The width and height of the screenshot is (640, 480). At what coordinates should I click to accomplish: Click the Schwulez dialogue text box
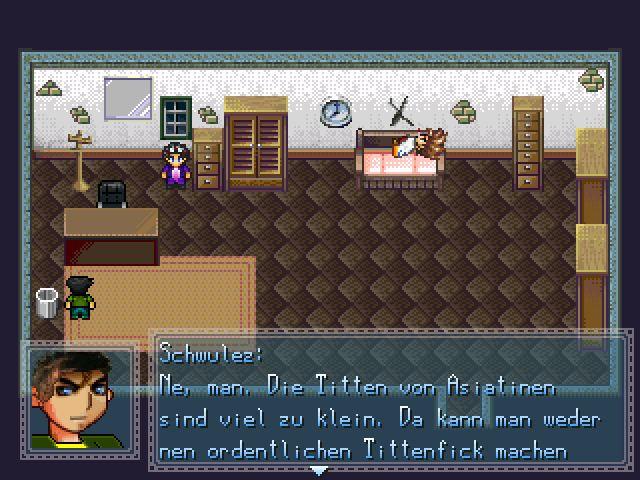tap(390, 402)
